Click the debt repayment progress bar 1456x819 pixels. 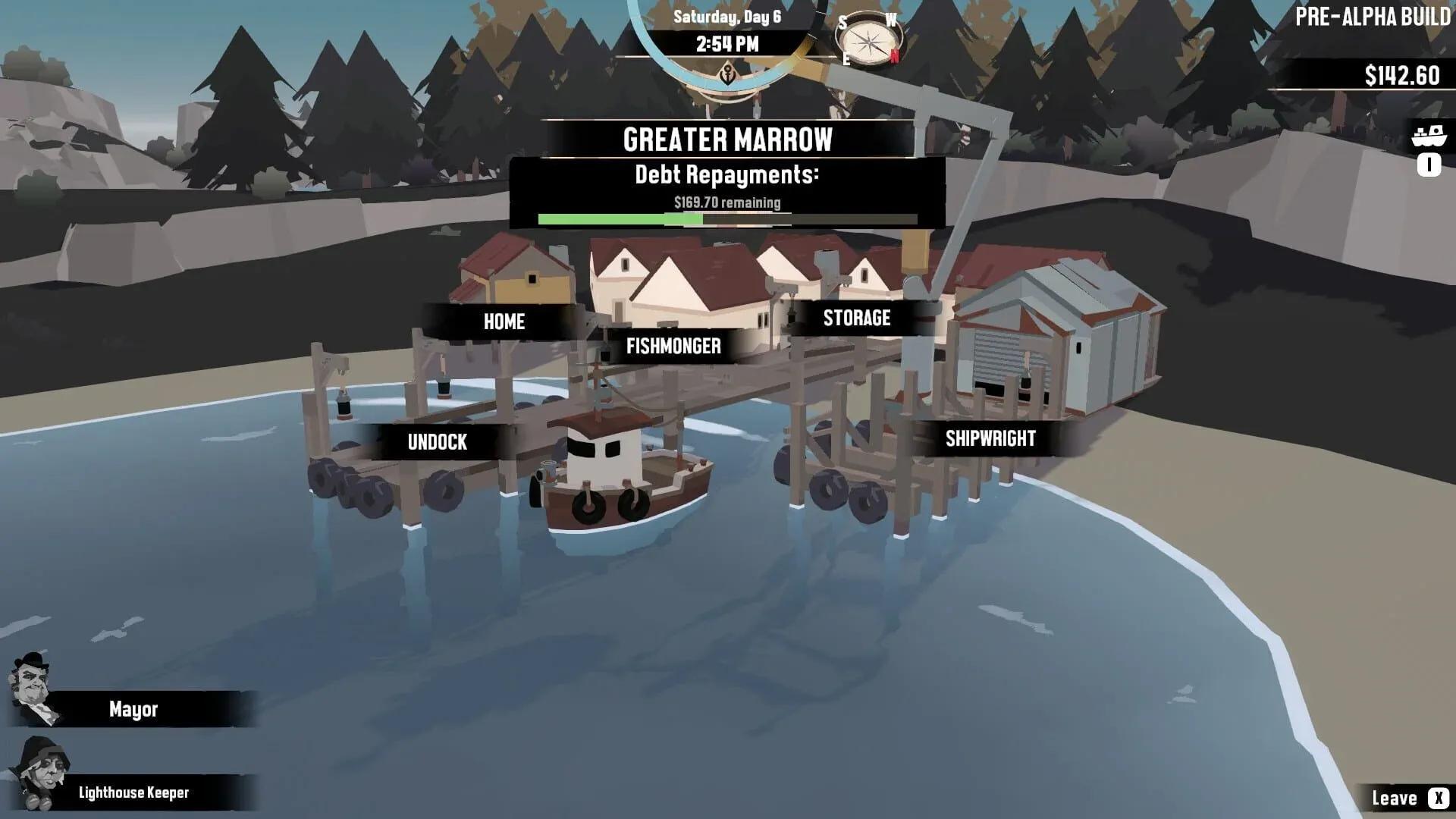[726, 219]
